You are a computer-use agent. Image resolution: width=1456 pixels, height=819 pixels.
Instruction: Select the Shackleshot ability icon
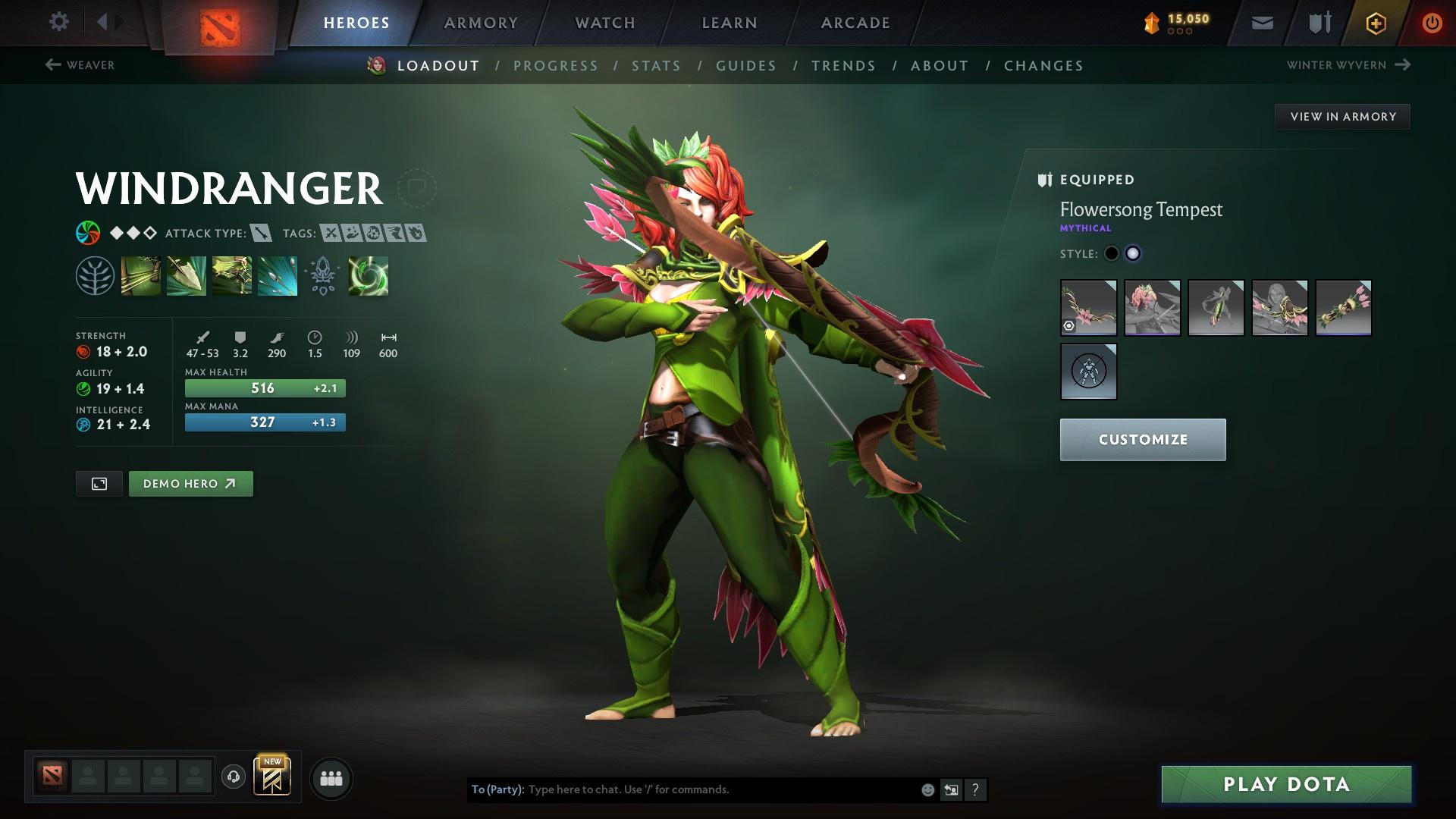coord(140,275)
